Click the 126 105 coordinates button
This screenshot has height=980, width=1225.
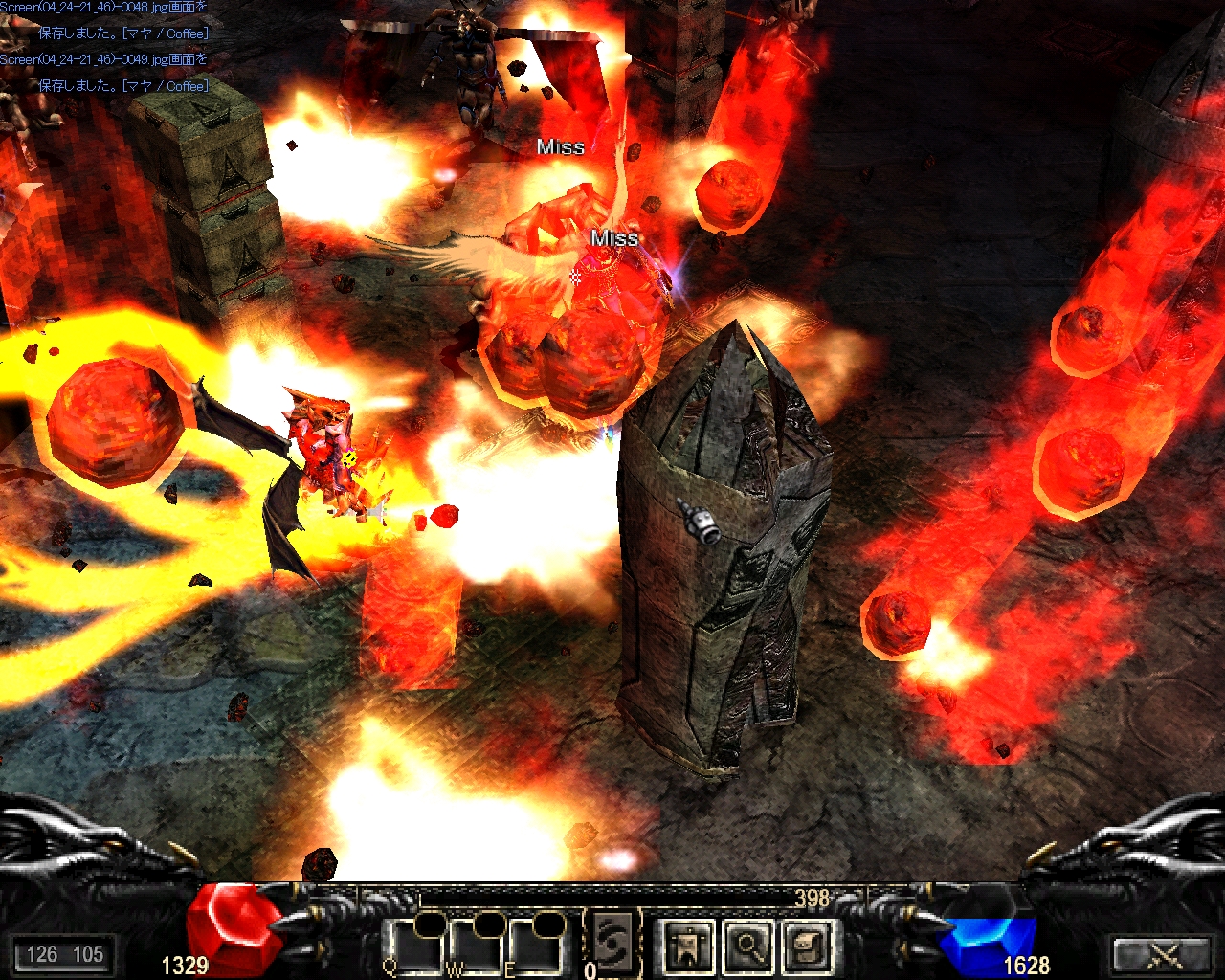(64, 954)
